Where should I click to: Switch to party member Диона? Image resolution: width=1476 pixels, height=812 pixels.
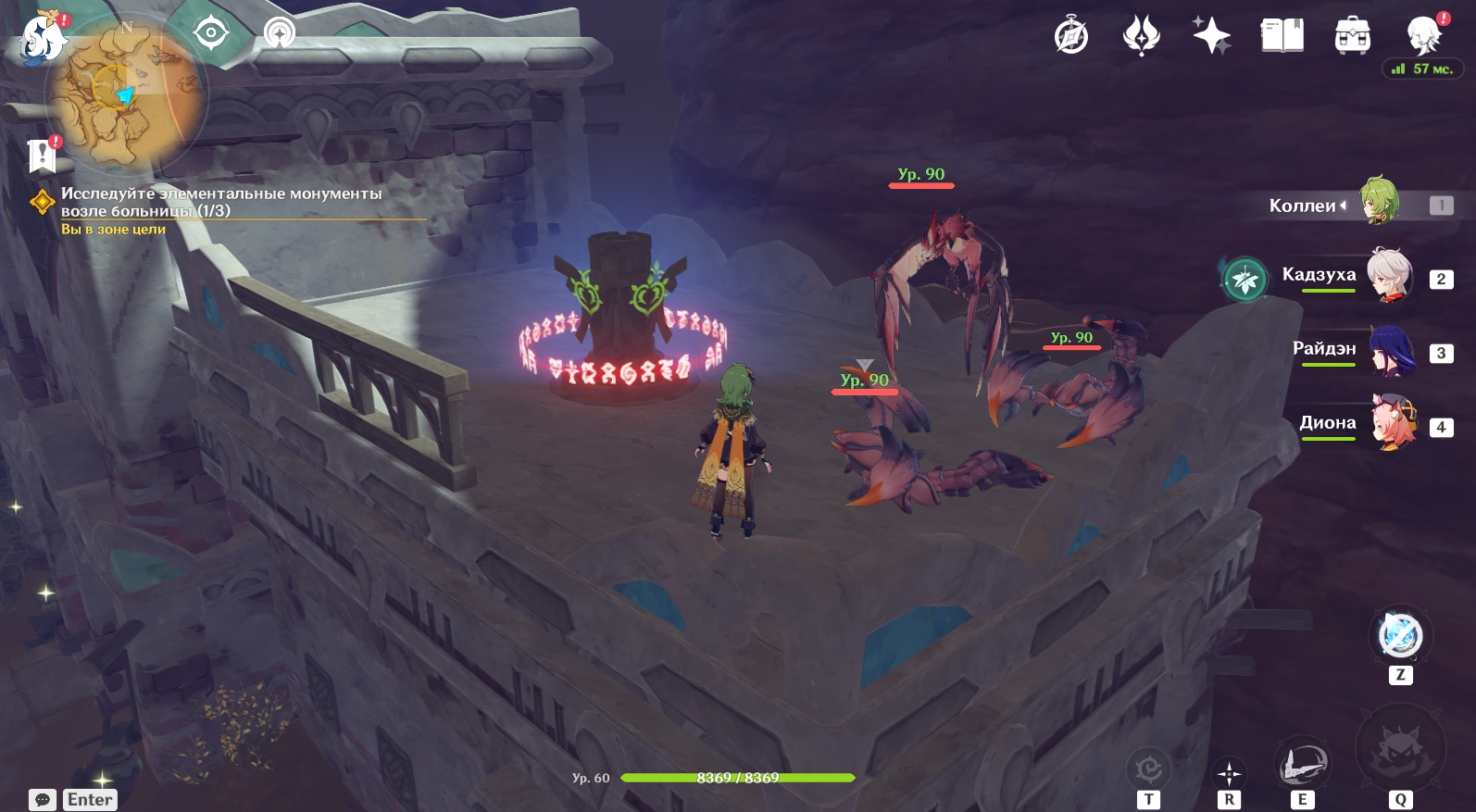pyautogui.click(x=1392, y=423)
